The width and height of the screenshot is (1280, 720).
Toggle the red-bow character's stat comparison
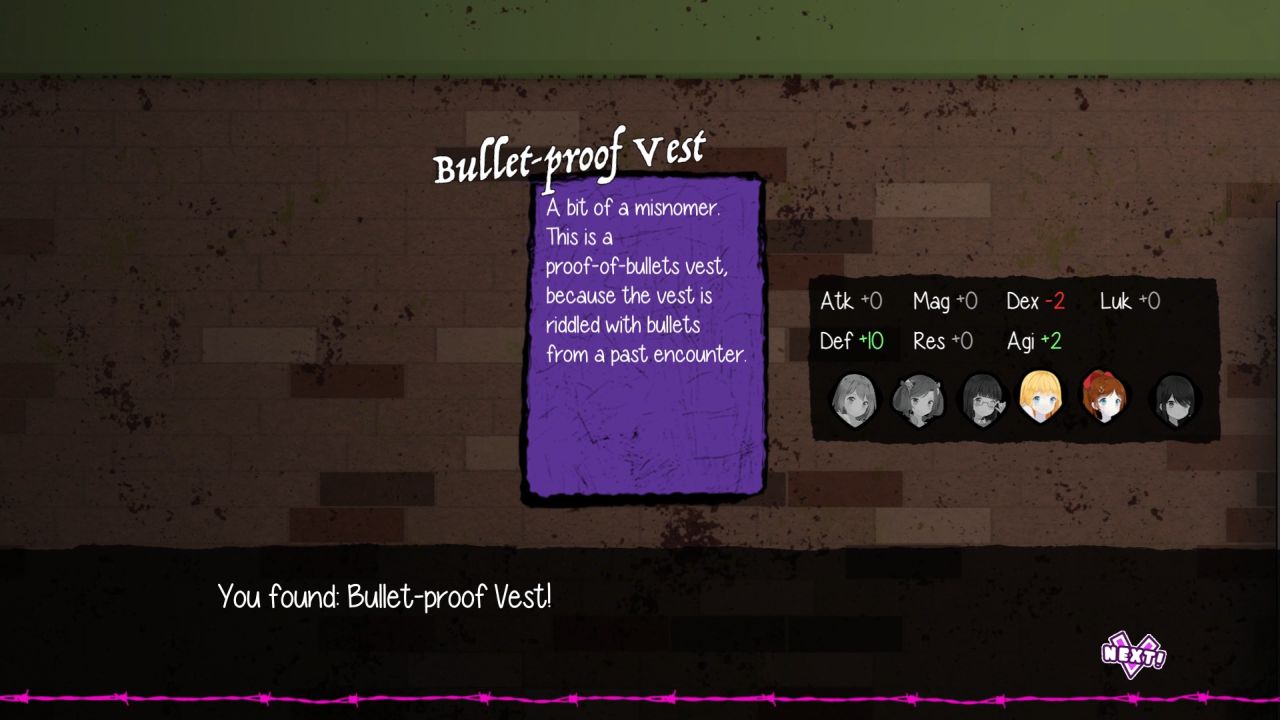pyautogui.click(x=1106, y=398)
